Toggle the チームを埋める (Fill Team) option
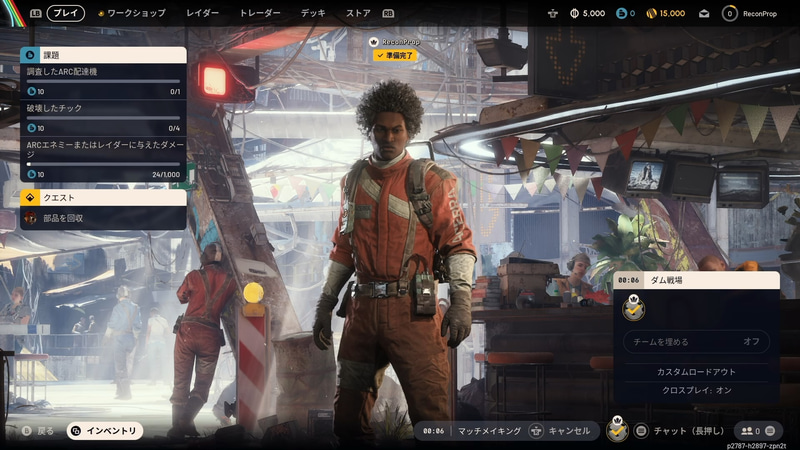 697,342
